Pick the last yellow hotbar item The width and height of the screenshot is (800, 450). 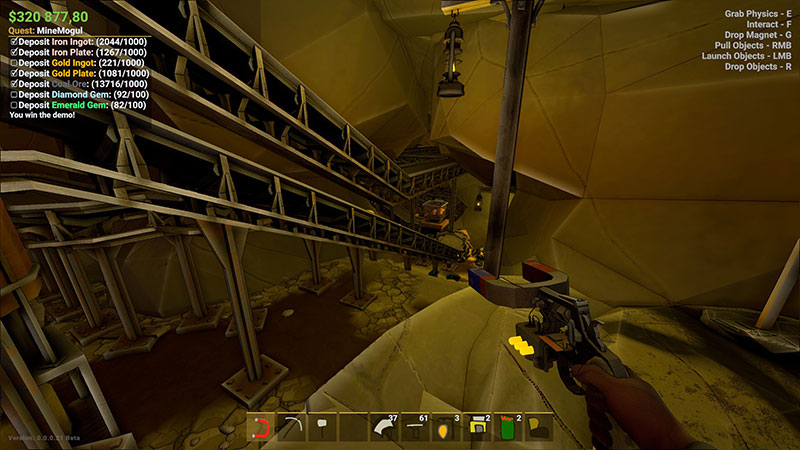[x=539, y=428]
